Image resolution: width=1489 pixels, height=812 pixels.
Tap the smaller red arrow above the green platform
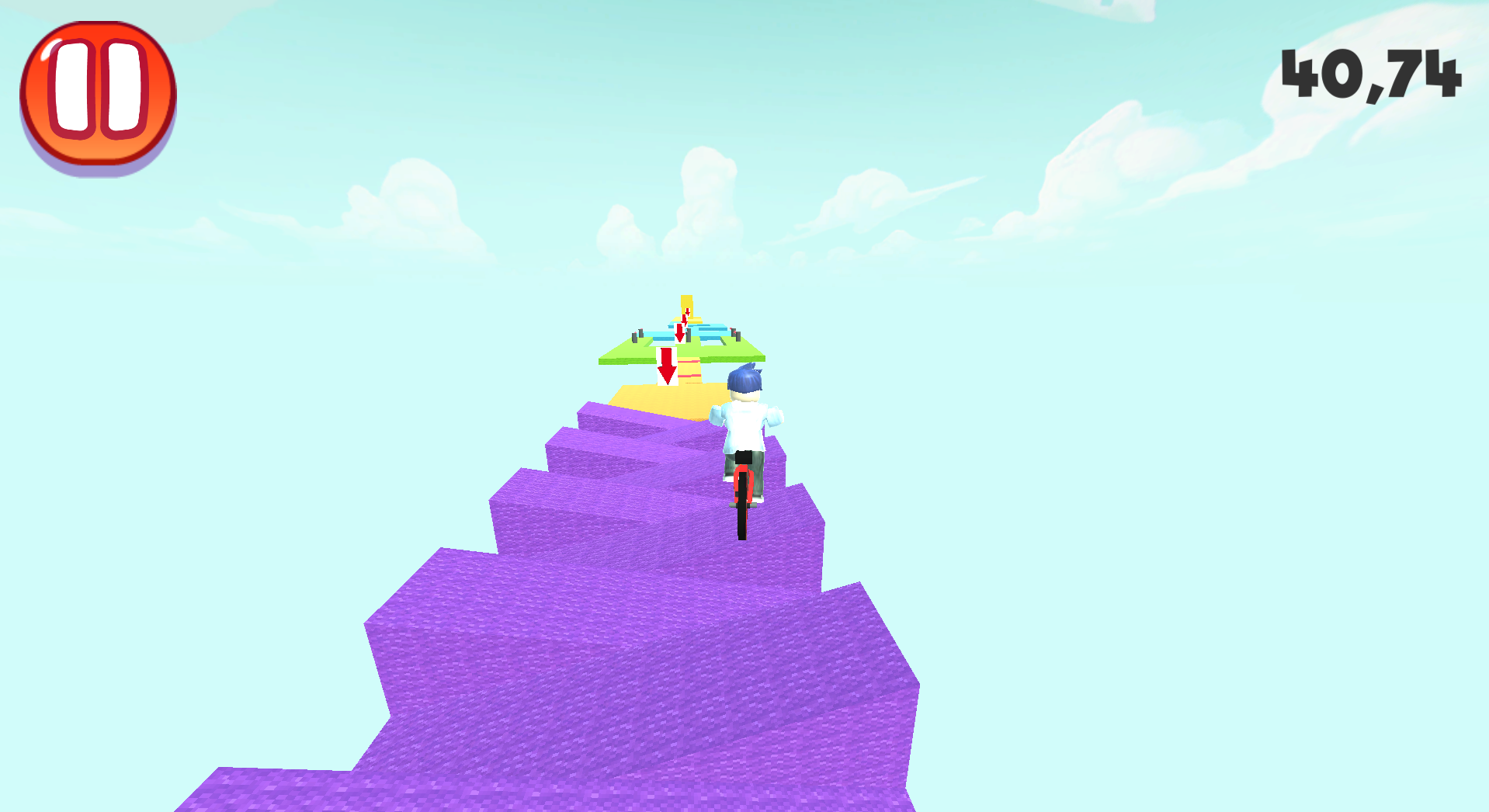point(679,332)
